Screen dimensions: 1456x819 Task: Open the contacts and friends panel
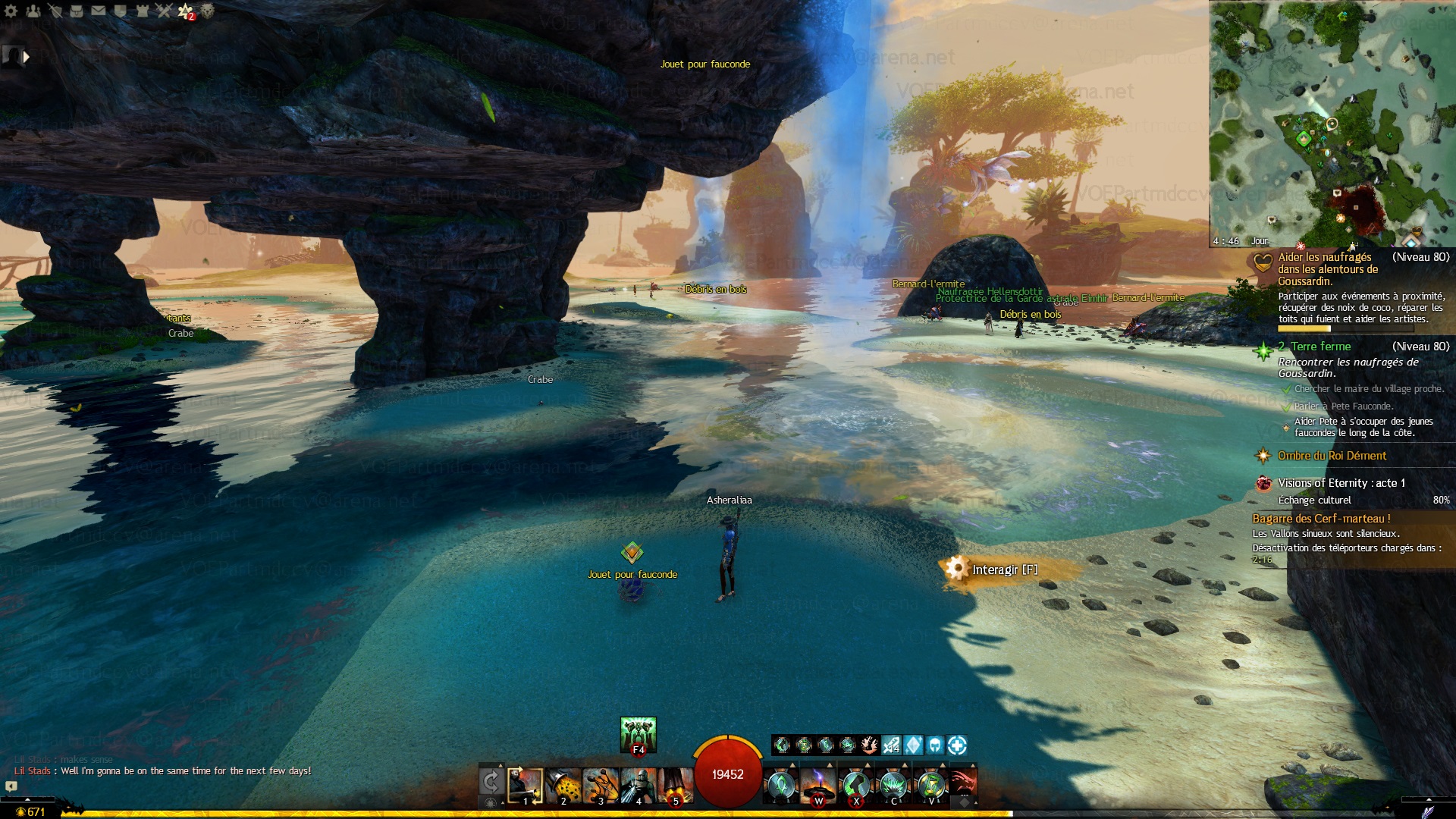[33, 11]
